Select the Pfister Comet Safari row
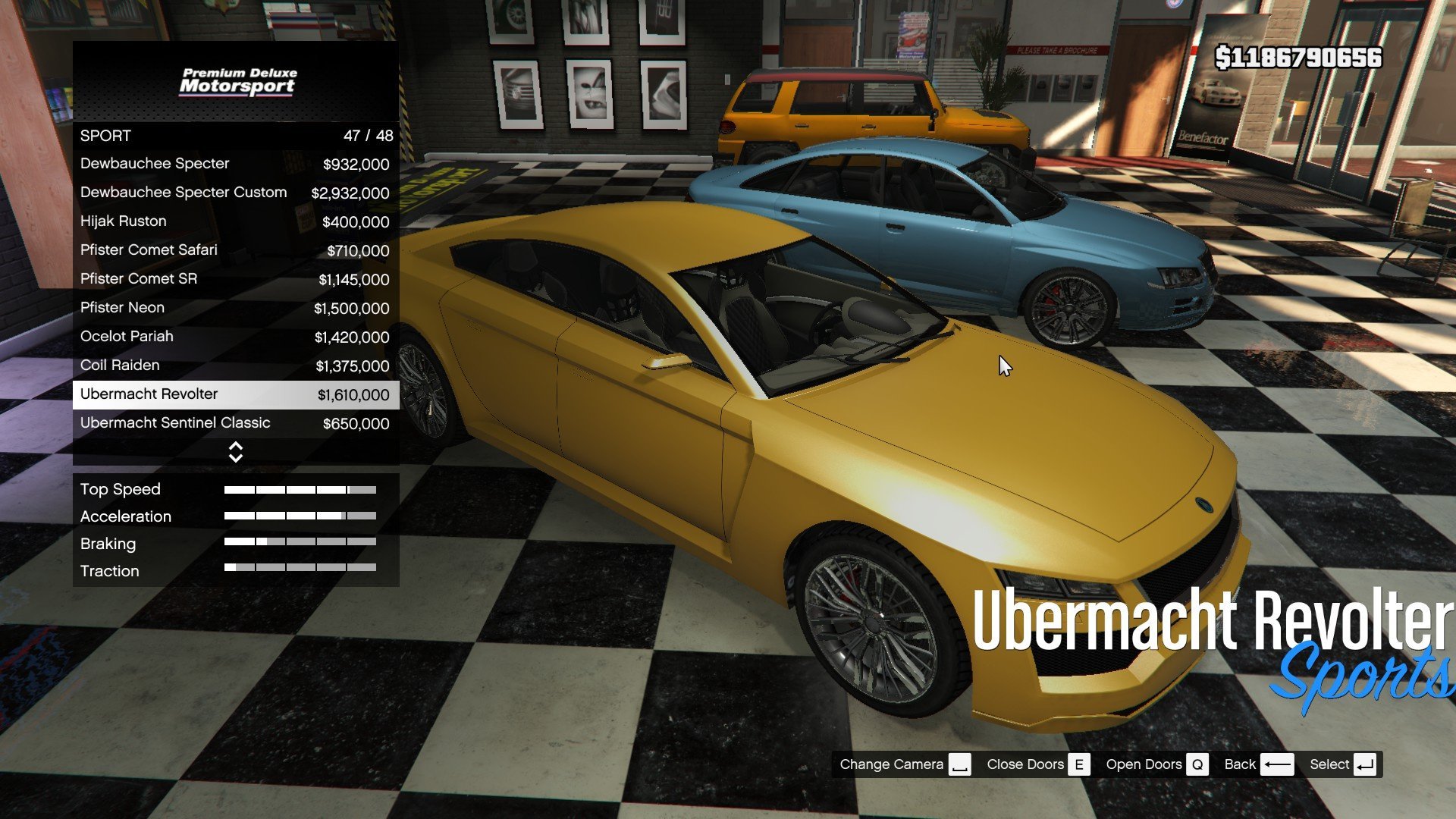1456x819 pixels. click(x=235, y=250)
